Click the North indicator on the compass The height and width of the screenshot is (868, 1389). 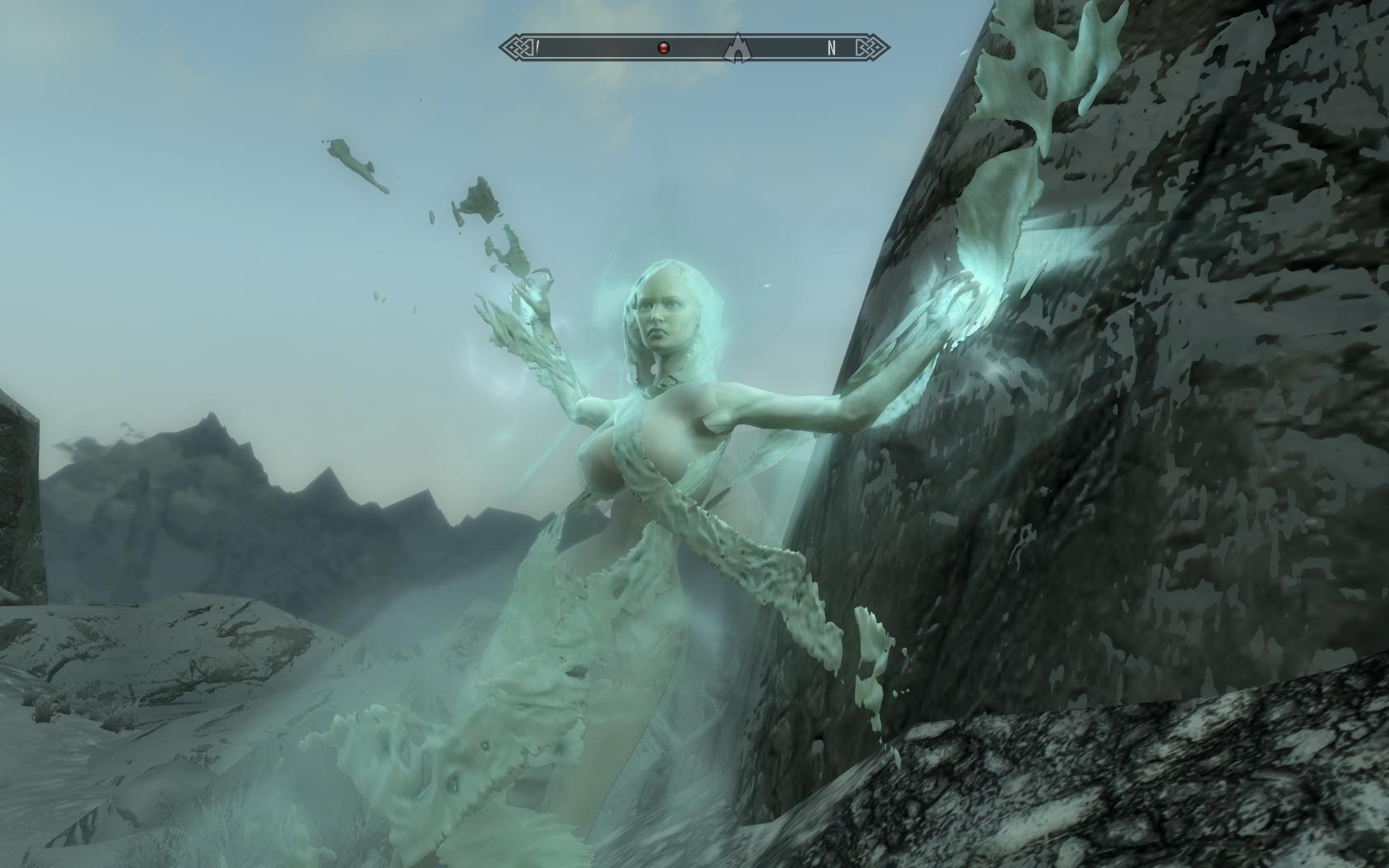click(832, 48)
